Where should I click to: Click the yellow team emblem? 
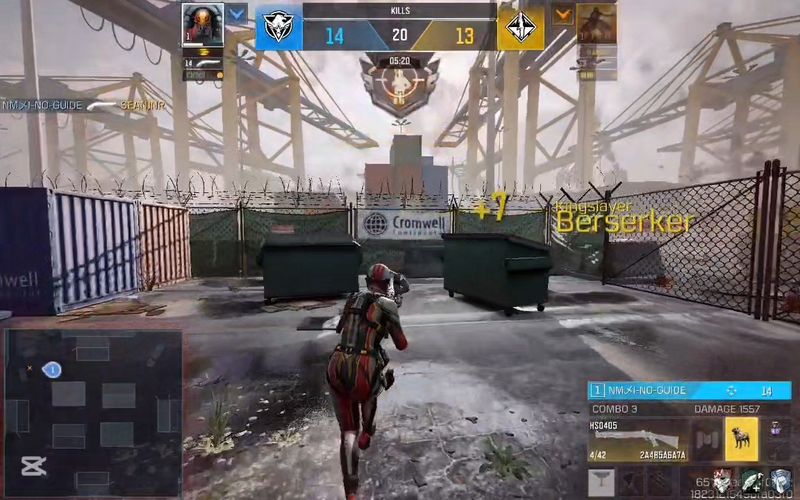521,29
